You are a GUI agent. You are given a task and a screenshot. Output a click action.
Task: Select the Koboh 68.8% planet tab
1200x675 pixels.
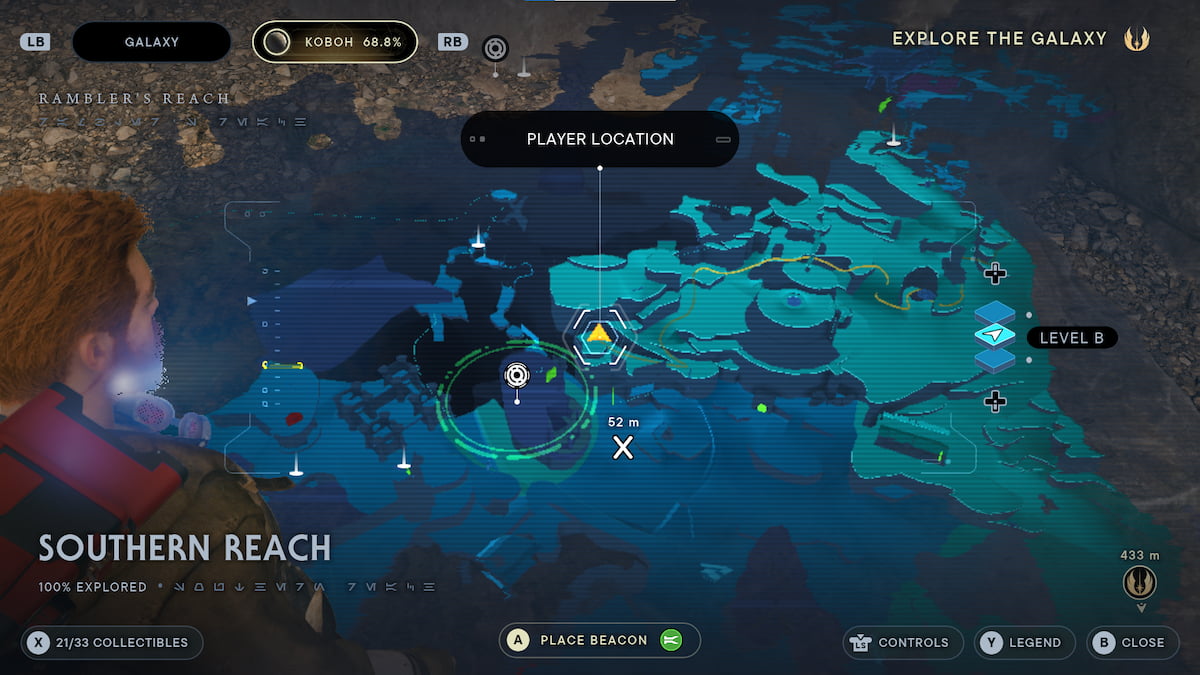pyautogui.click(x=334, y=42)
